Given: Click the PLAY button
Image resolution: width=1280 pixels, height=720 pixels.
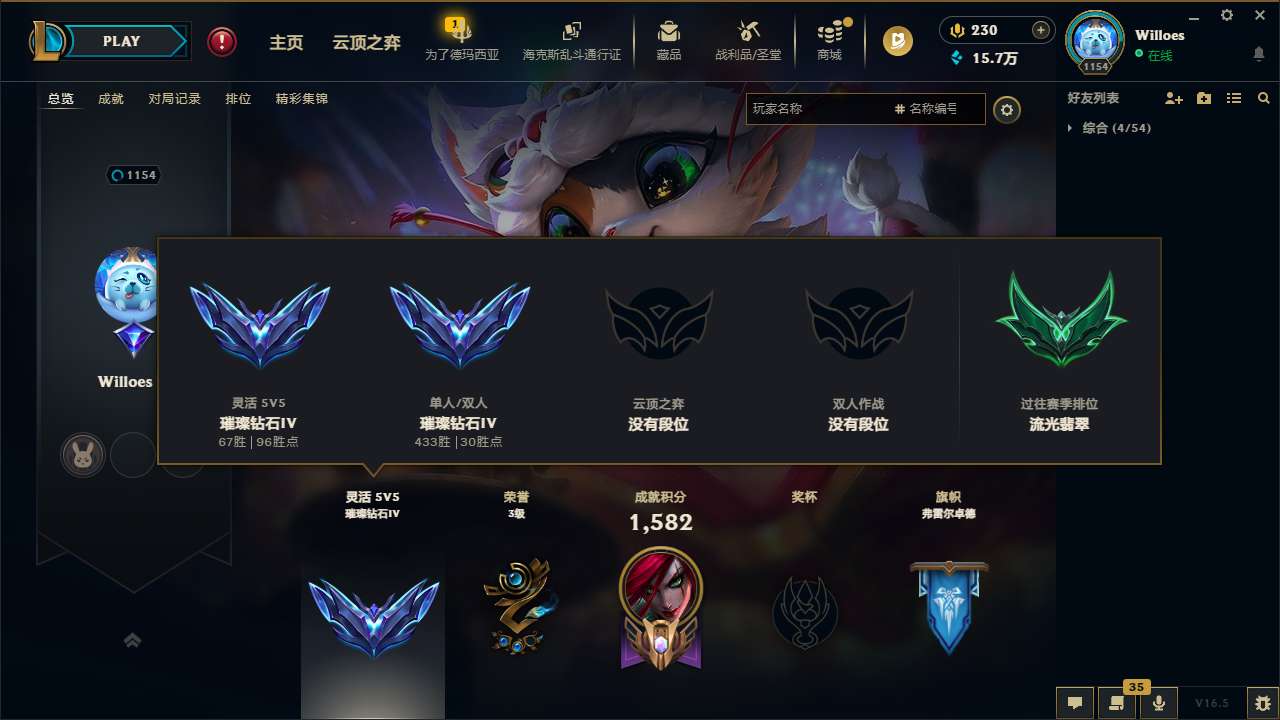Looking at the screenshot, I should 122,41.
